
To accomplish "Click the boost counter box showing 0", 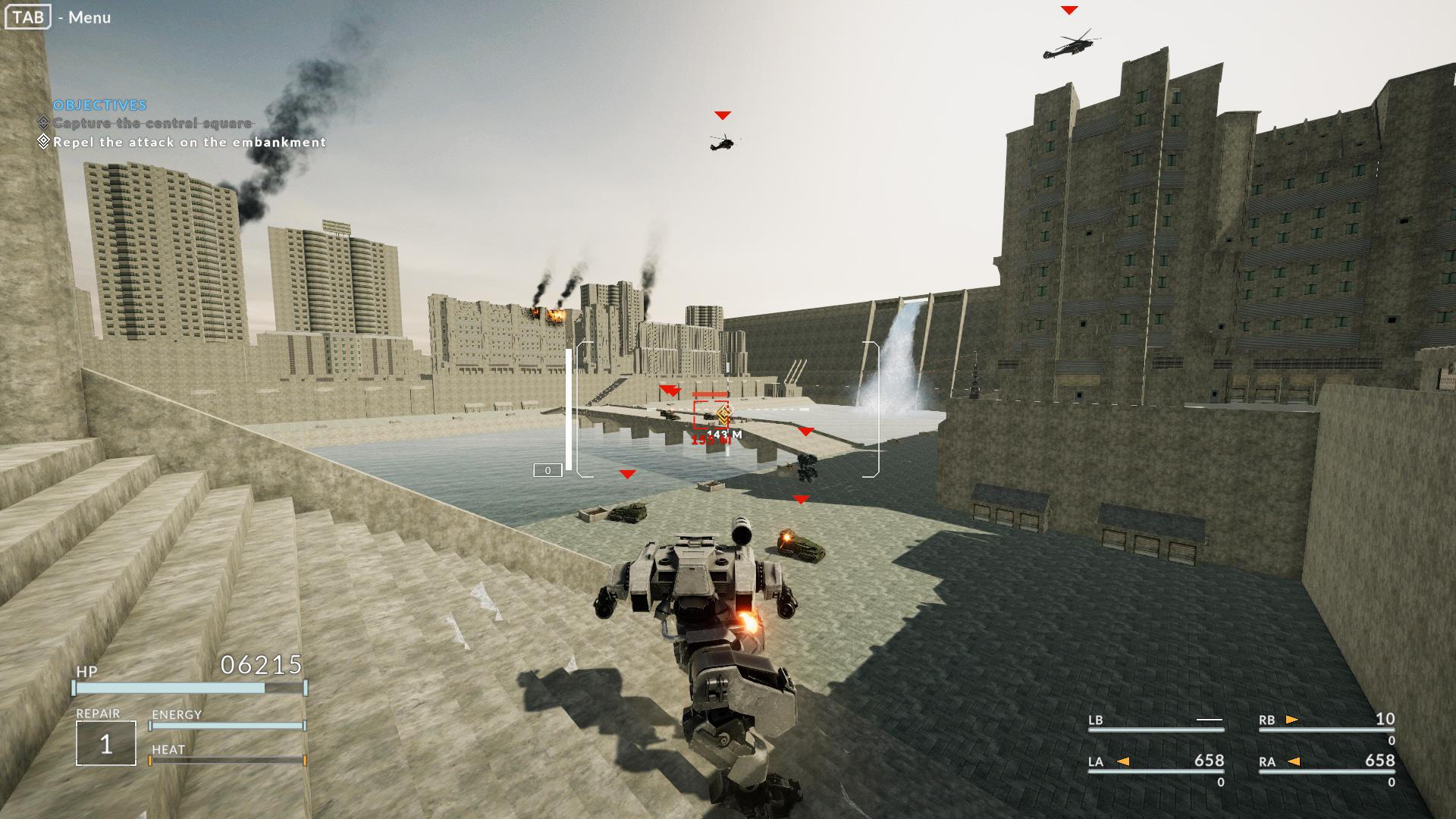I will [547, 470].
